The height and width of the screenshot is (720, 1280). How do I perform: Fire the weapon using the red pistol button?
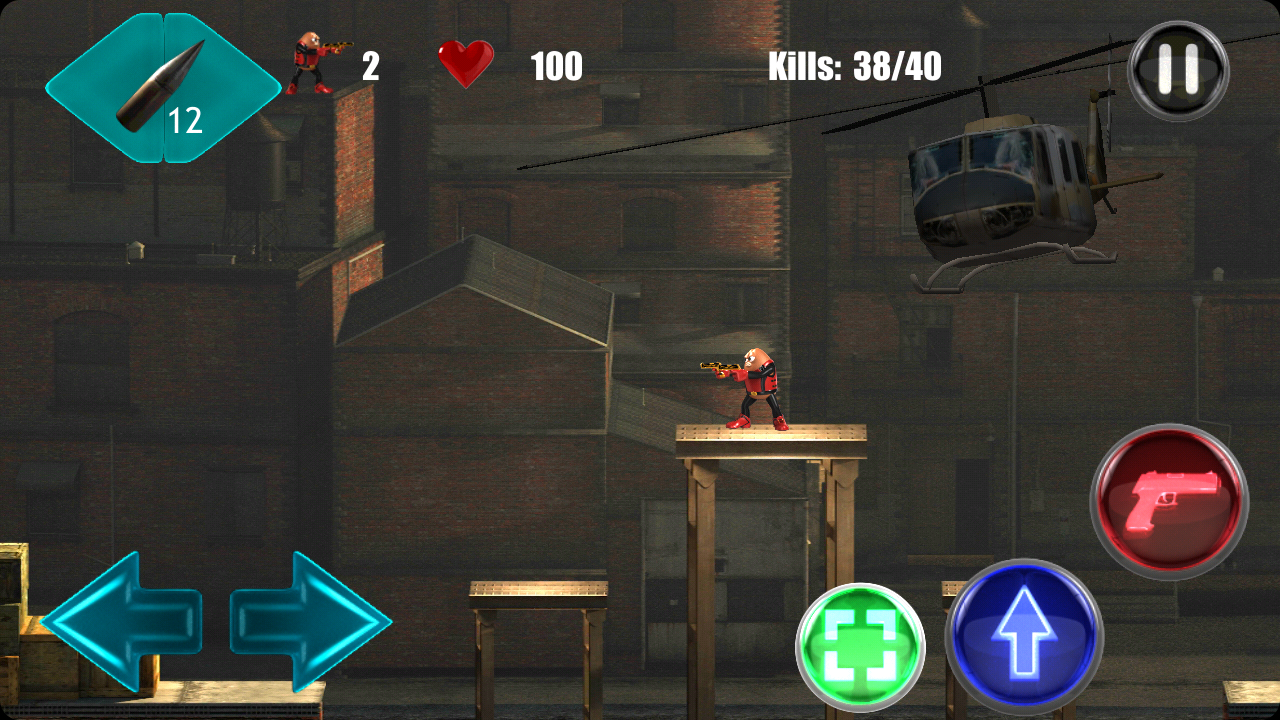point(1169,501)
